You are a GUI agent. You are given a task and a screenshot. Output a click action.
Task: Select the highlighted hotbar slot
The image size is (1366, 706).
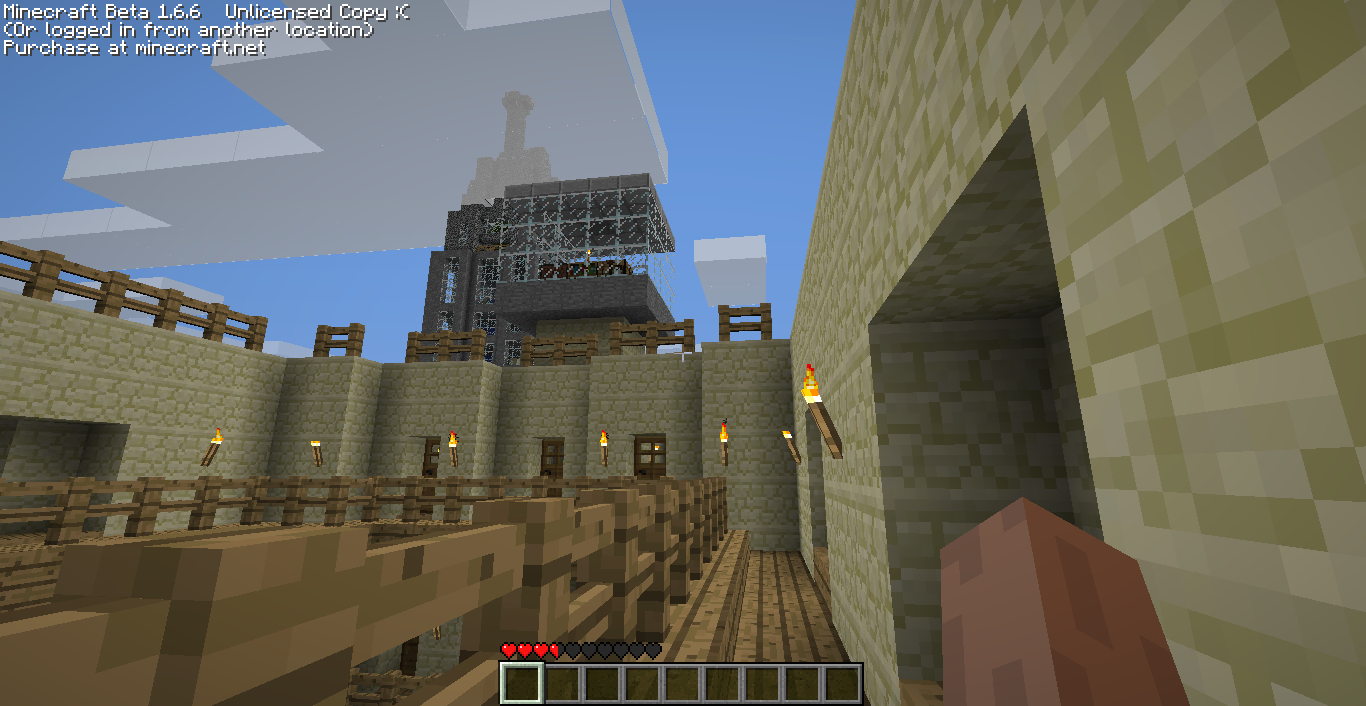521,684
